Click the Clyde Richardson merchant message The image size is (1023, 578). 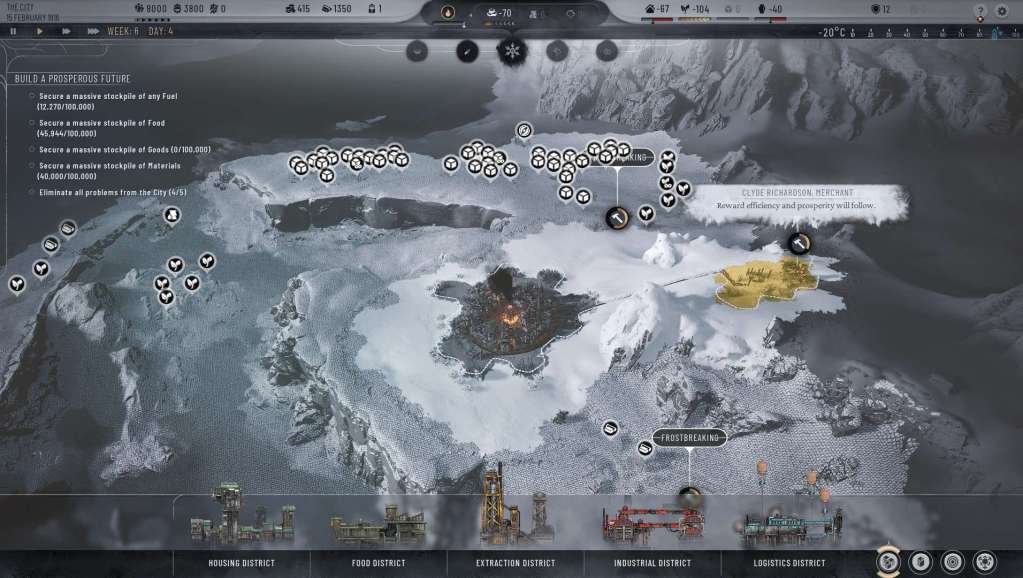(796, 198)
